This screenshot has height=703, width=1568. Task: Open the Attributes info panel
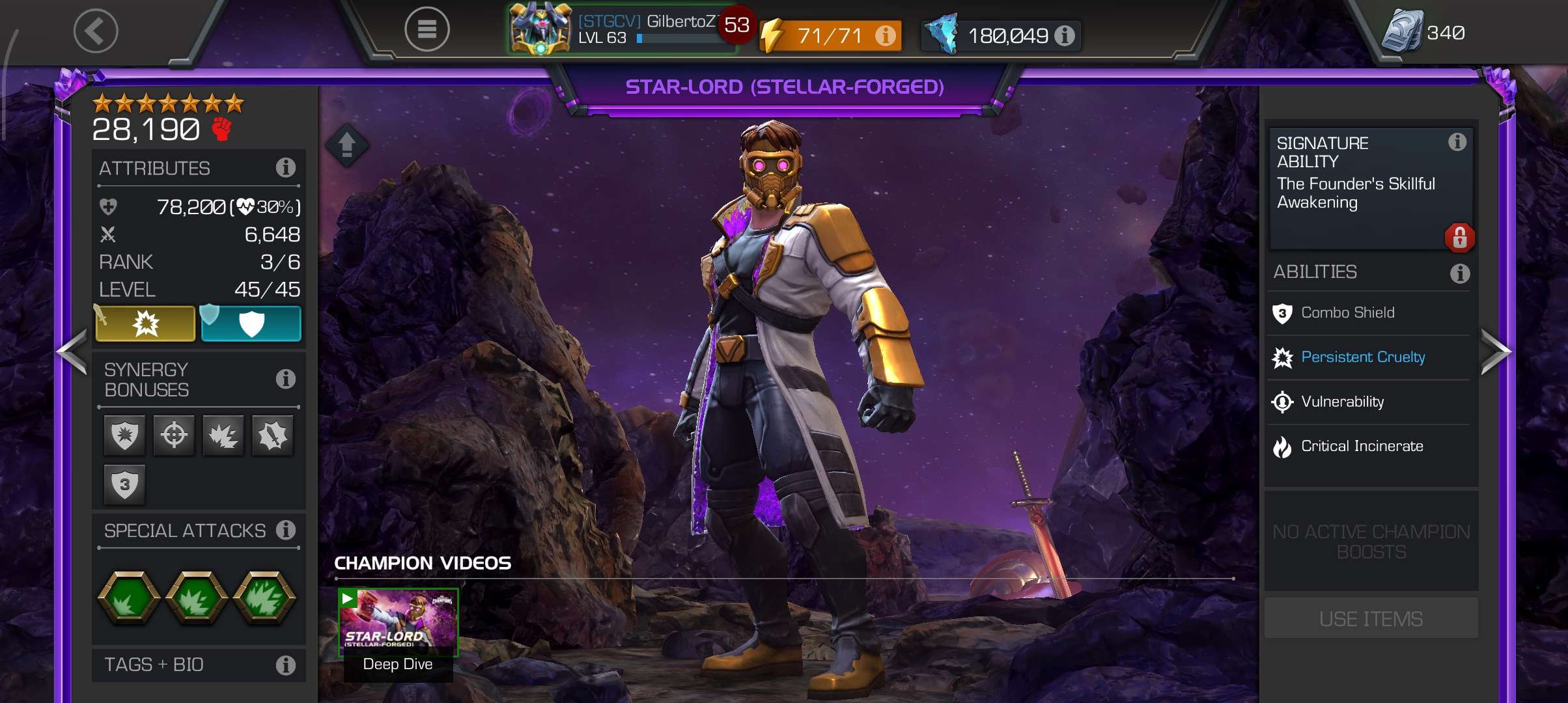click(x=285, y=168)
